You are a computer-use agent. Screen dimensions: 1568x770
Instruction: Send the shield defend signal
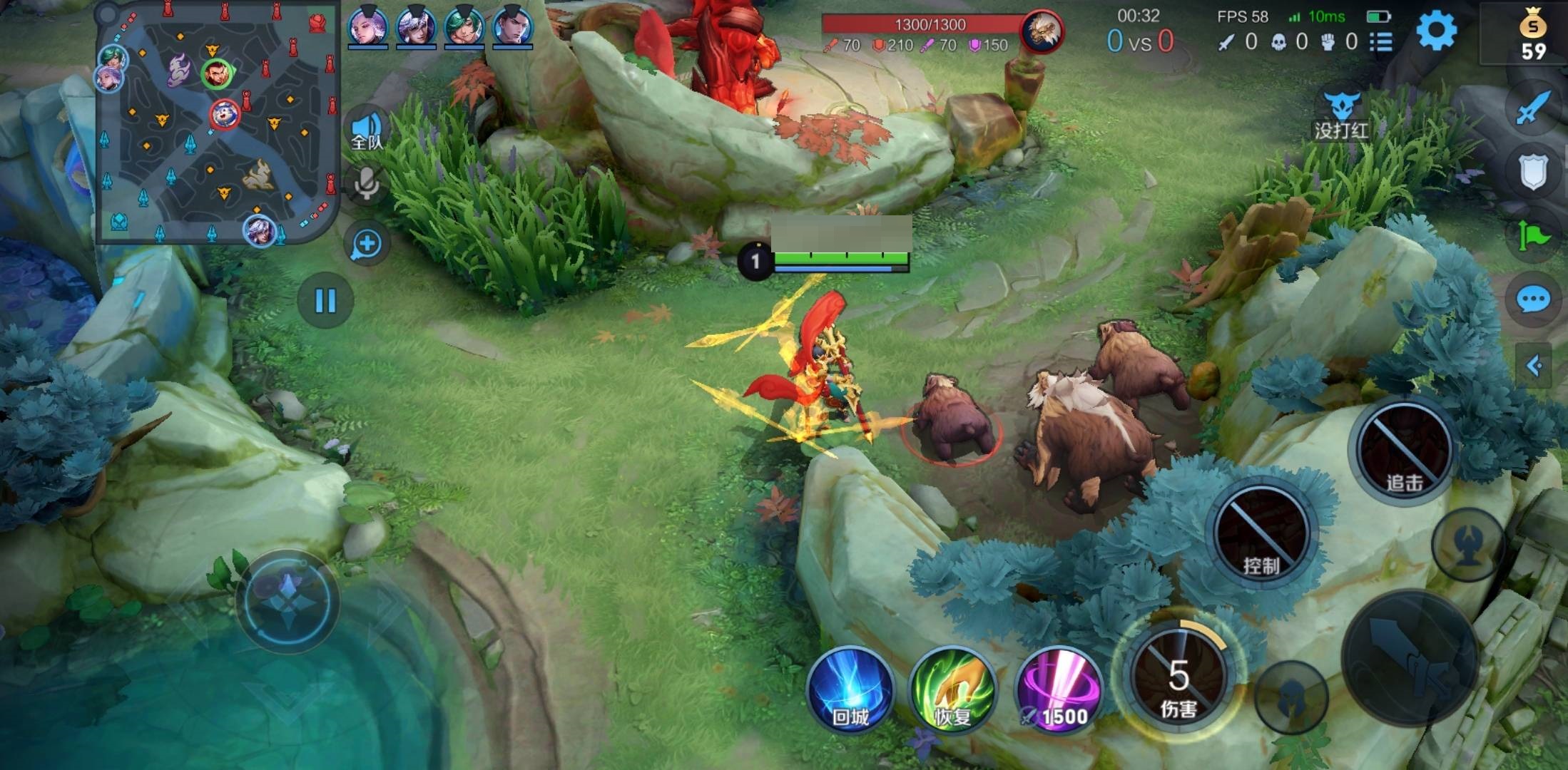click(x=1532, y=173)
